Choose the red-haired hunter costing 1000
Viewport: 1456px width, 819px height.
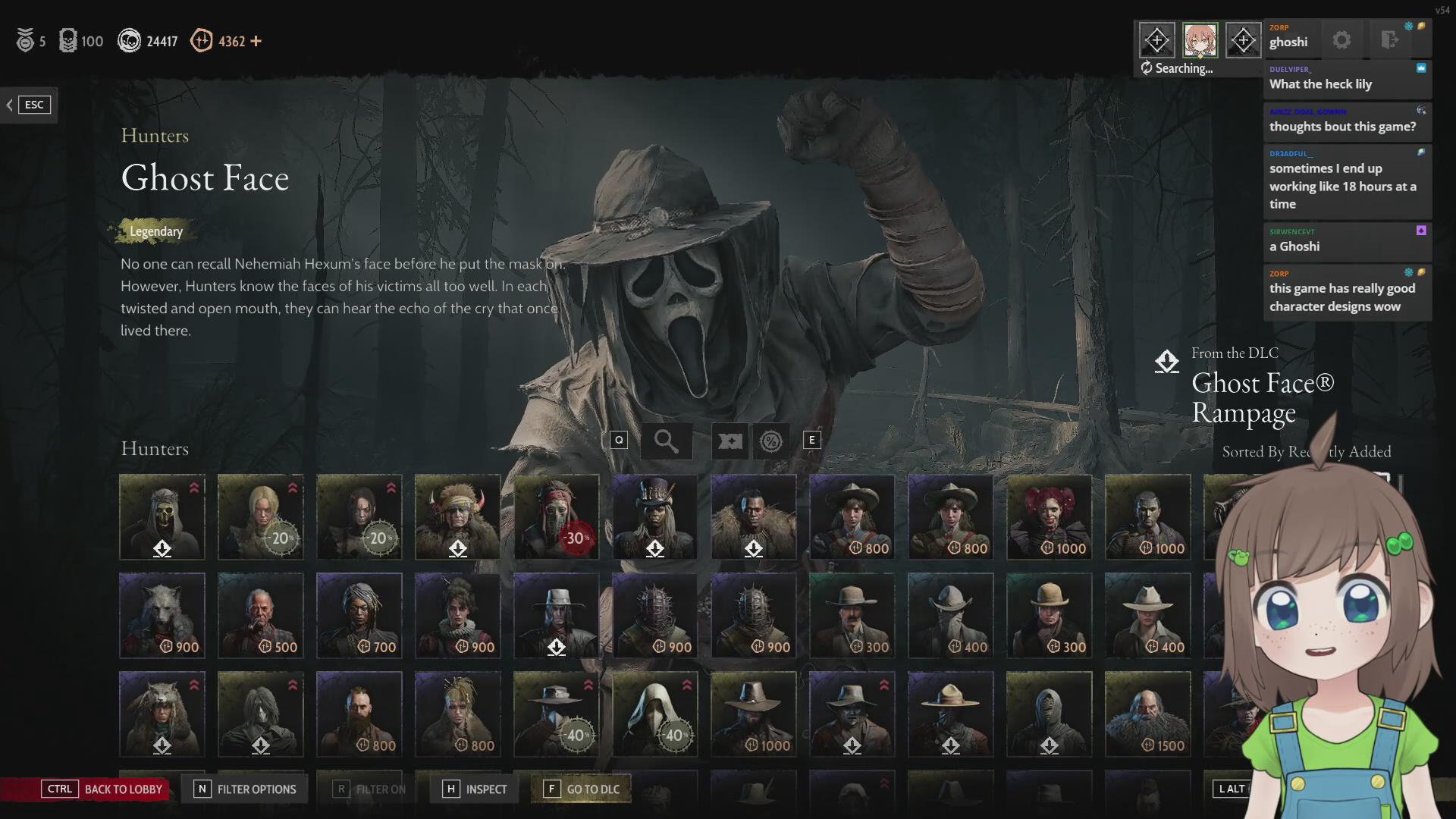click(1050, 517)
